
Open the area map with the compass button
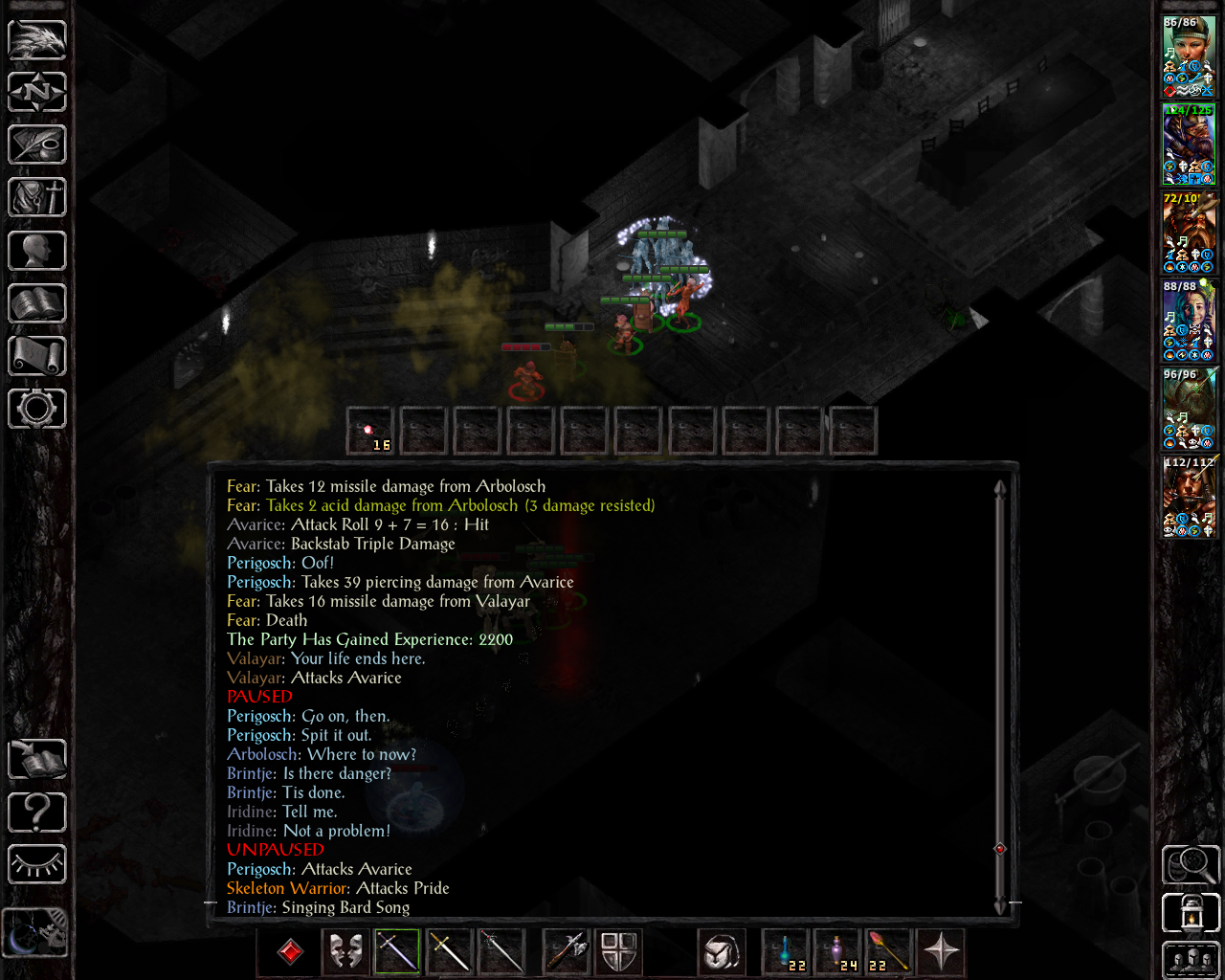point(37,93)
